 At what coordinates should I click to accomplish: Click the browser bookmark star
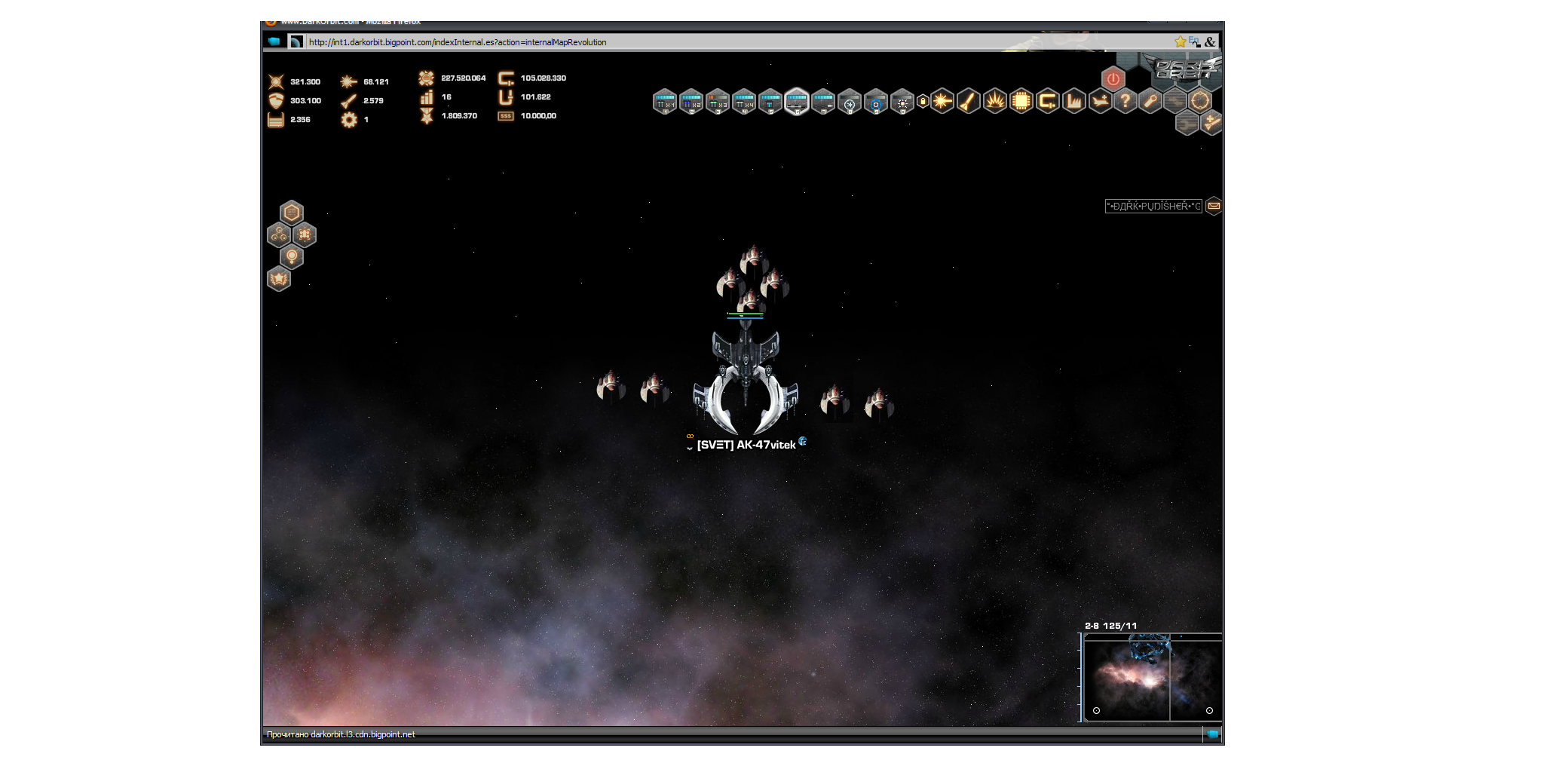coord(1179,42)
